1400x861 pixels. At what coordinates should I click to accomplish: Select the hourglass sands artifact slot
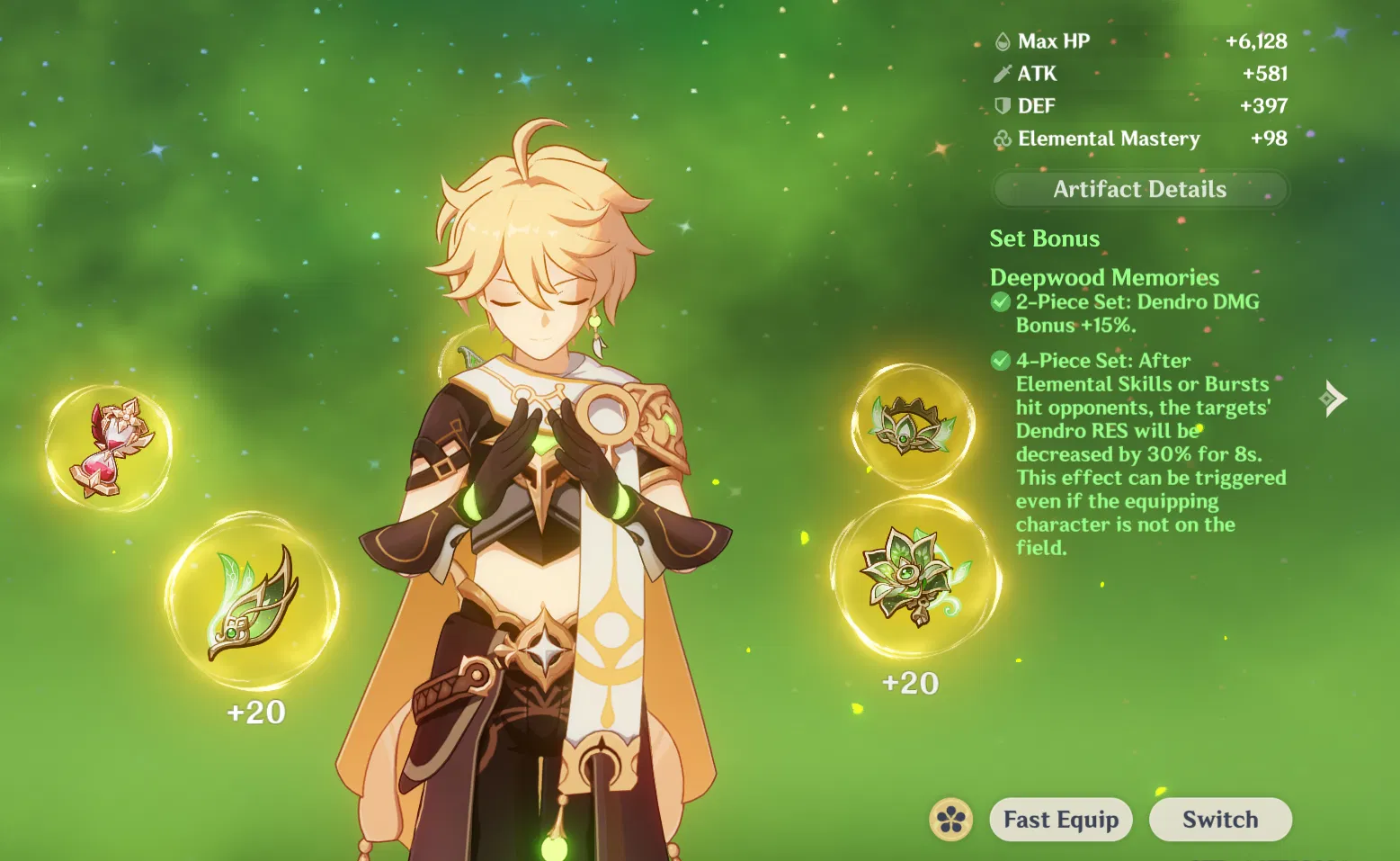[x=109, y=447]
